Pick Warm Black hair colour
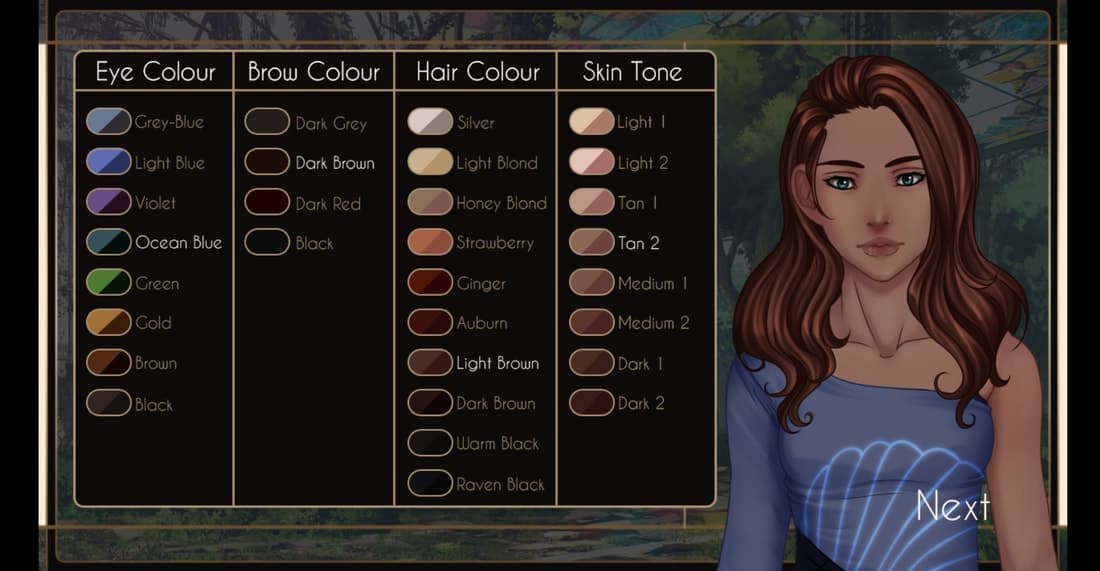The height and width of the screenshot is (571, 1100). [430, 443]
